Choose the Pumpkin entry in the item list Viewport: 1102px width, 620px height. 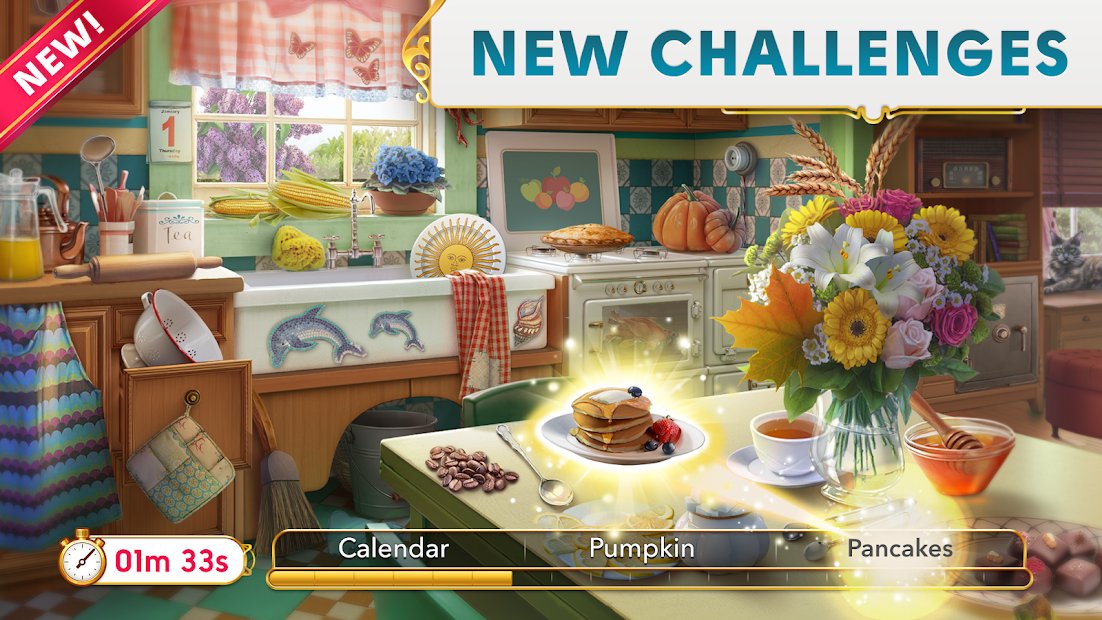[x=641, y=548]
